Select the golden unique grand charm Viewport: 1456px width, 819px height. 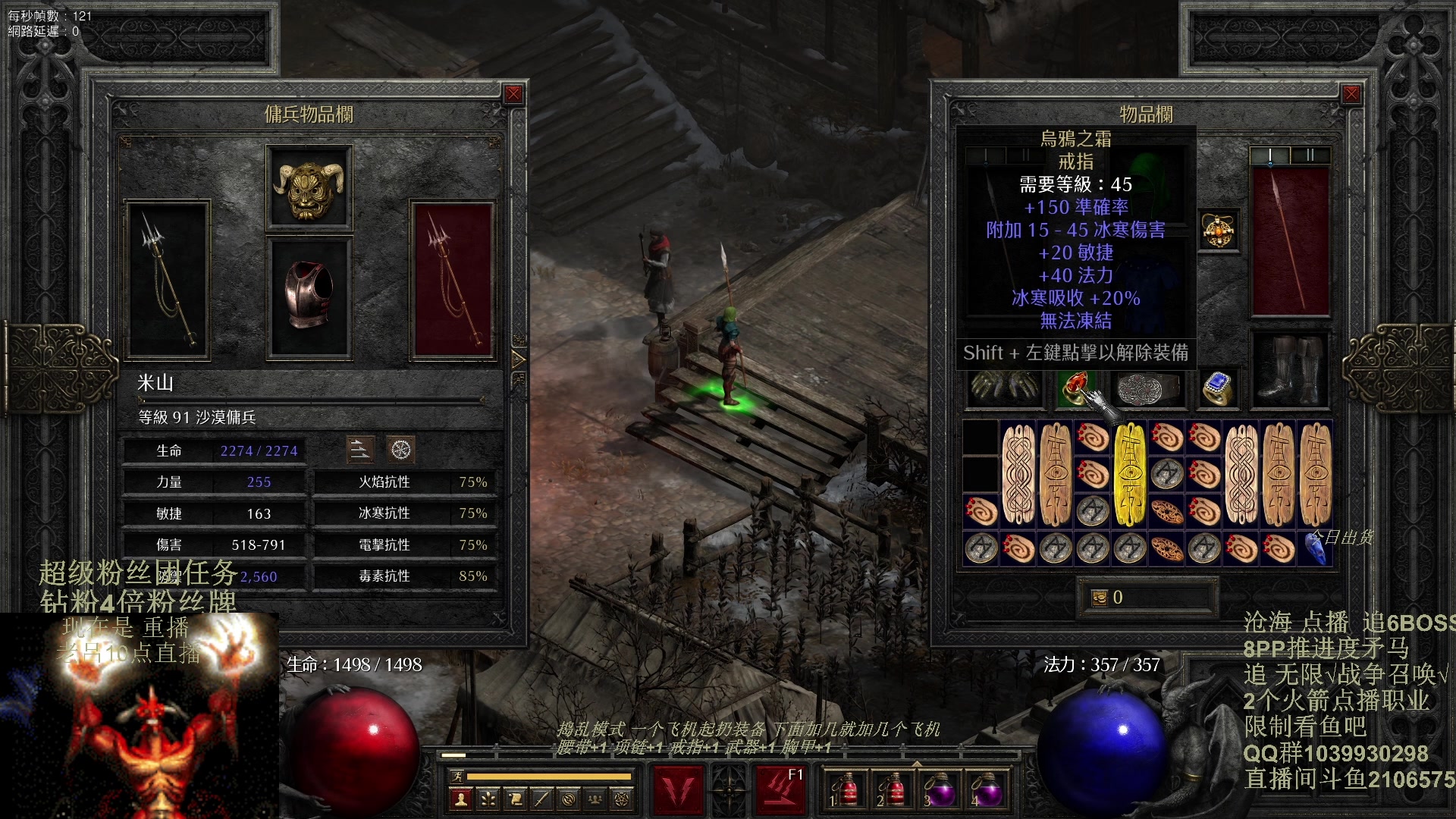(1129, 474)
